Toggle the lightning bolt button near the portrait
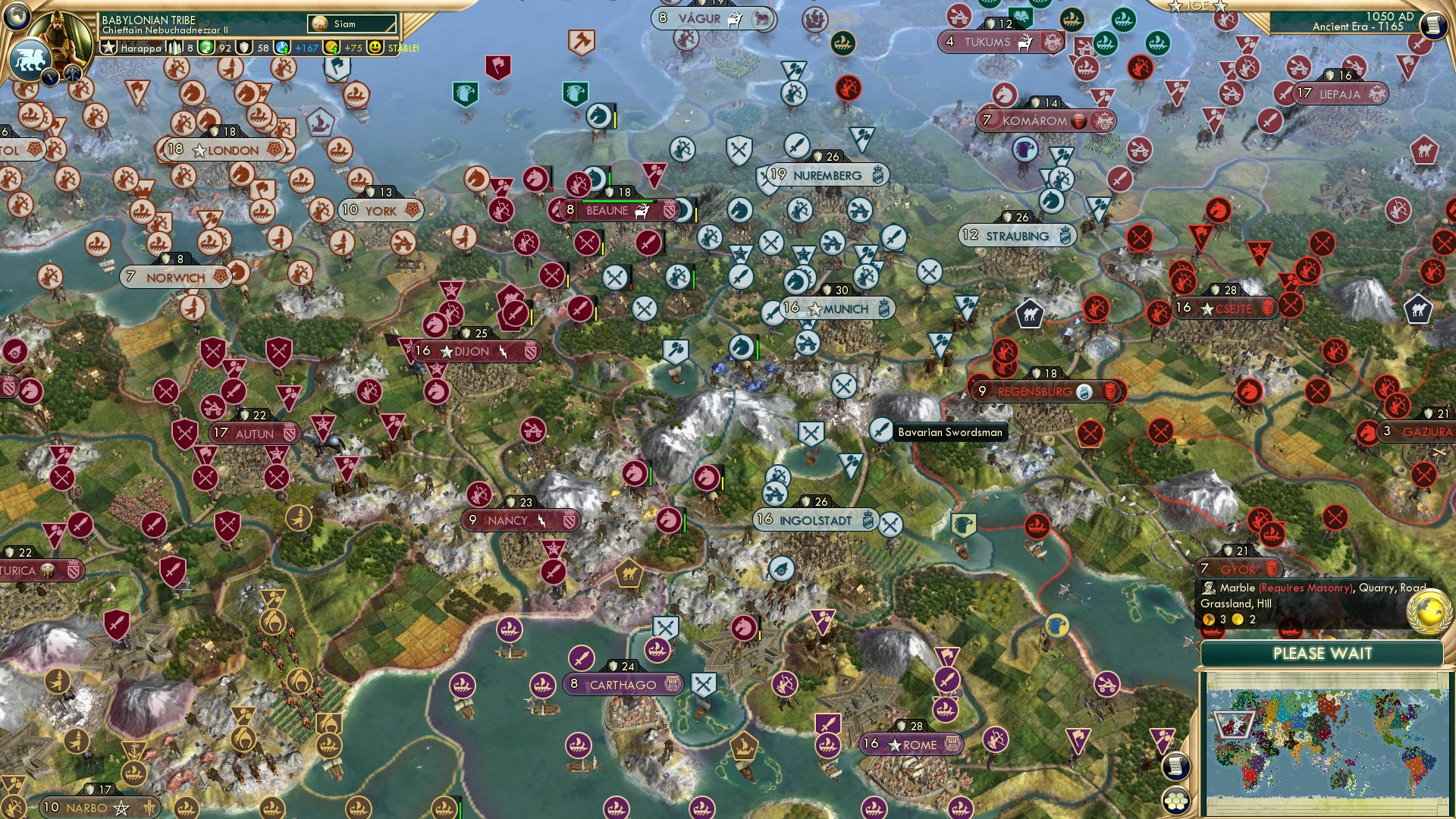Image resolution: width=1456 pixels, height=819 pixels. (51, 76)
